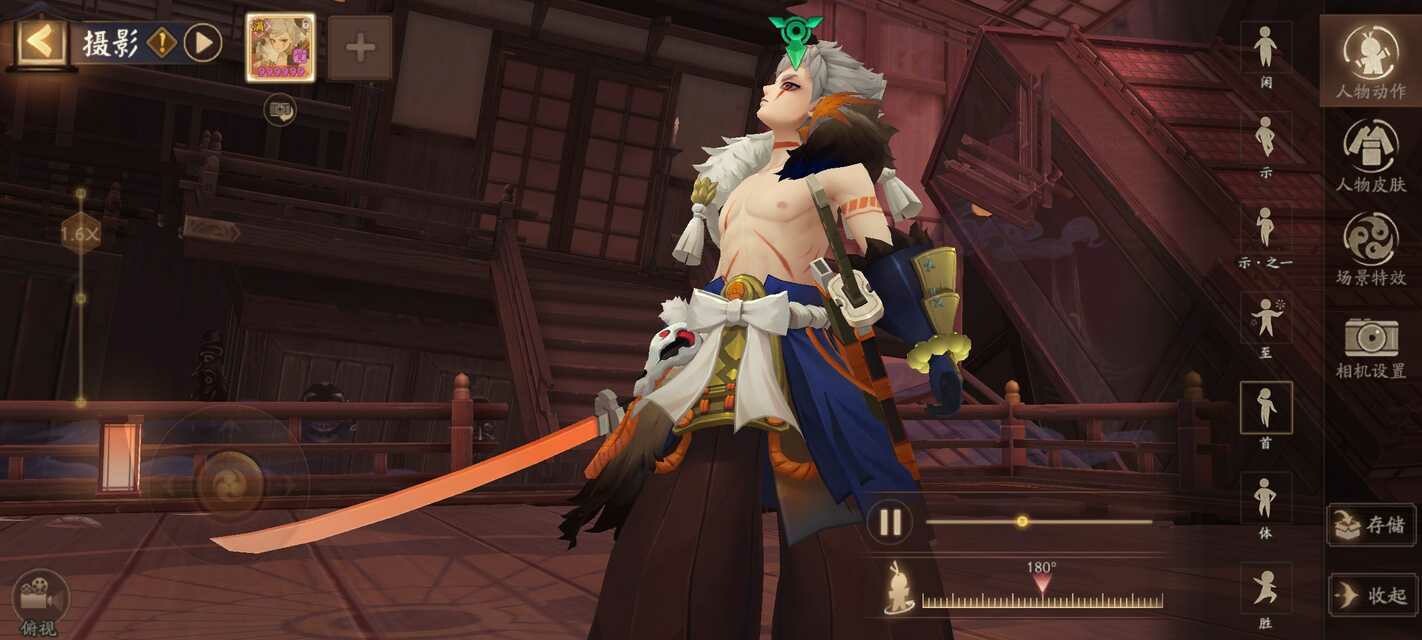
Task: Add a character with the plus slot
Action: pos(360,47)
